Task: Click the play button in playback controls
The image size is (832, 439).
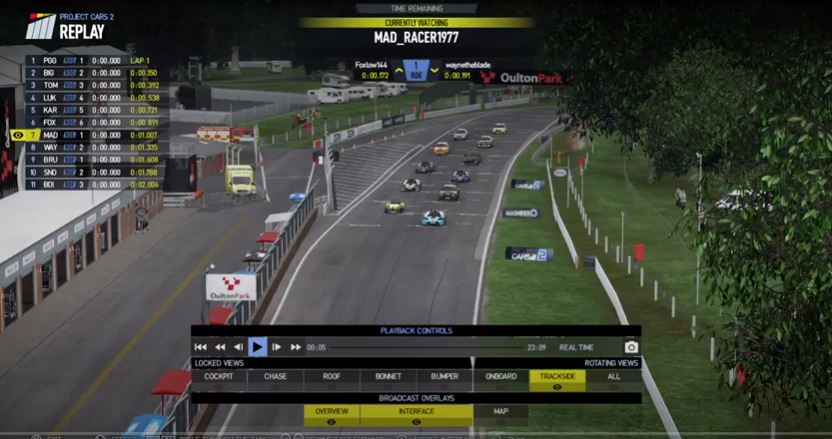Action: [x=257, y=347]
